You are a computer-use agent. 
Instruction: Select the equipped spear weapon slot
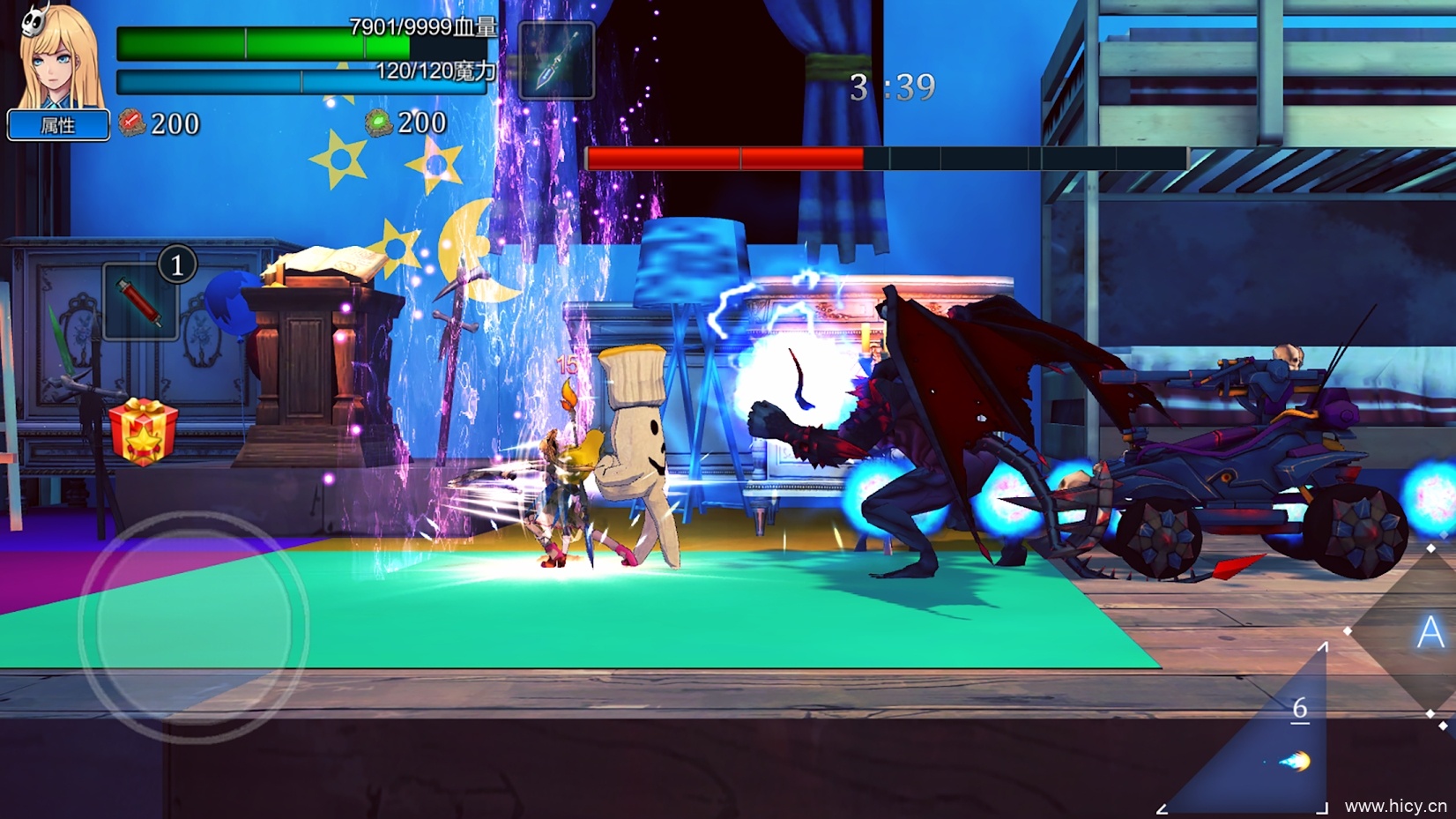[x=556, y=60]
